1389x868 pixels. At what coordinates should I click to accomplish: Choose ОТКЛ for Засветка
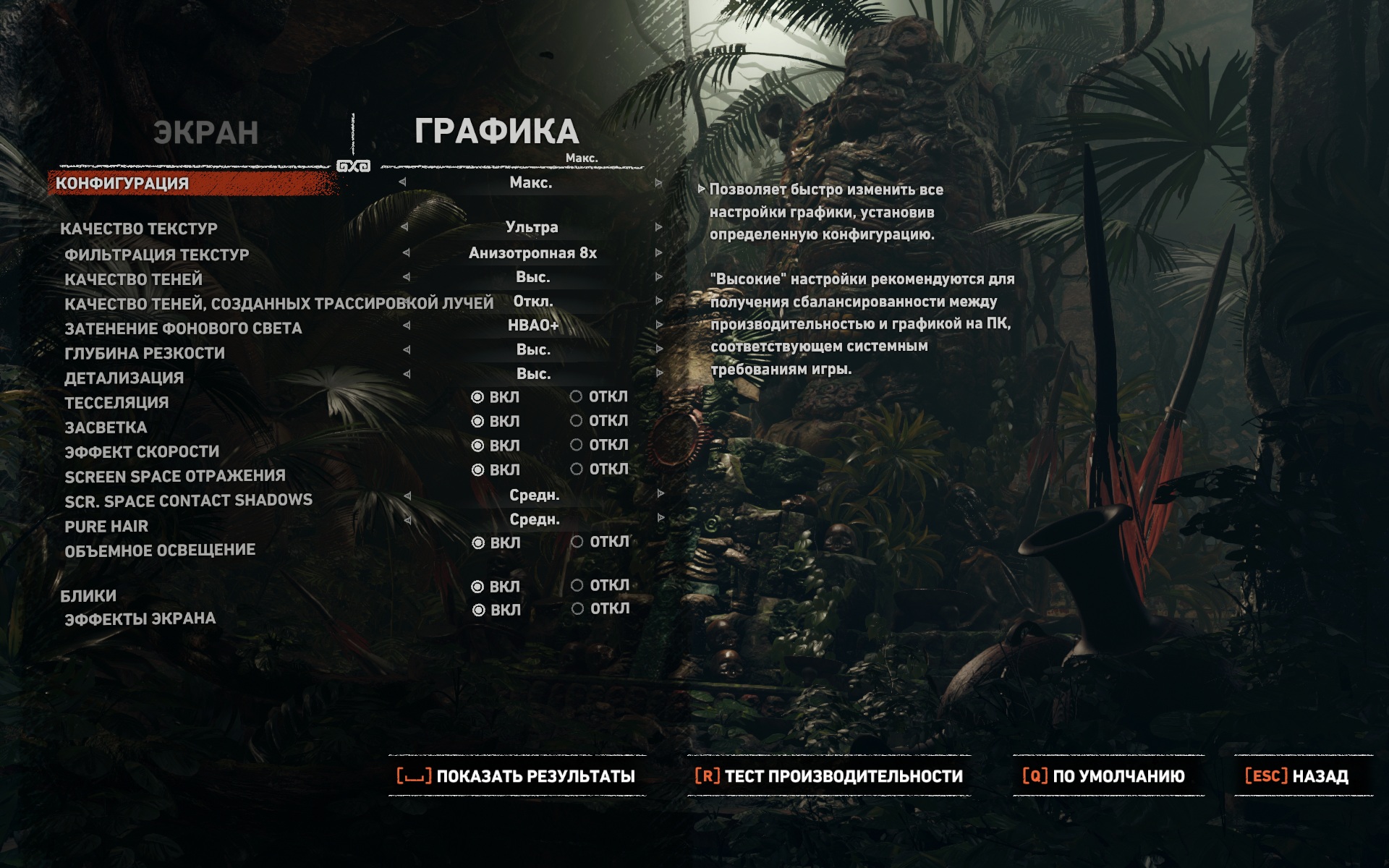[x=577, y=420]
